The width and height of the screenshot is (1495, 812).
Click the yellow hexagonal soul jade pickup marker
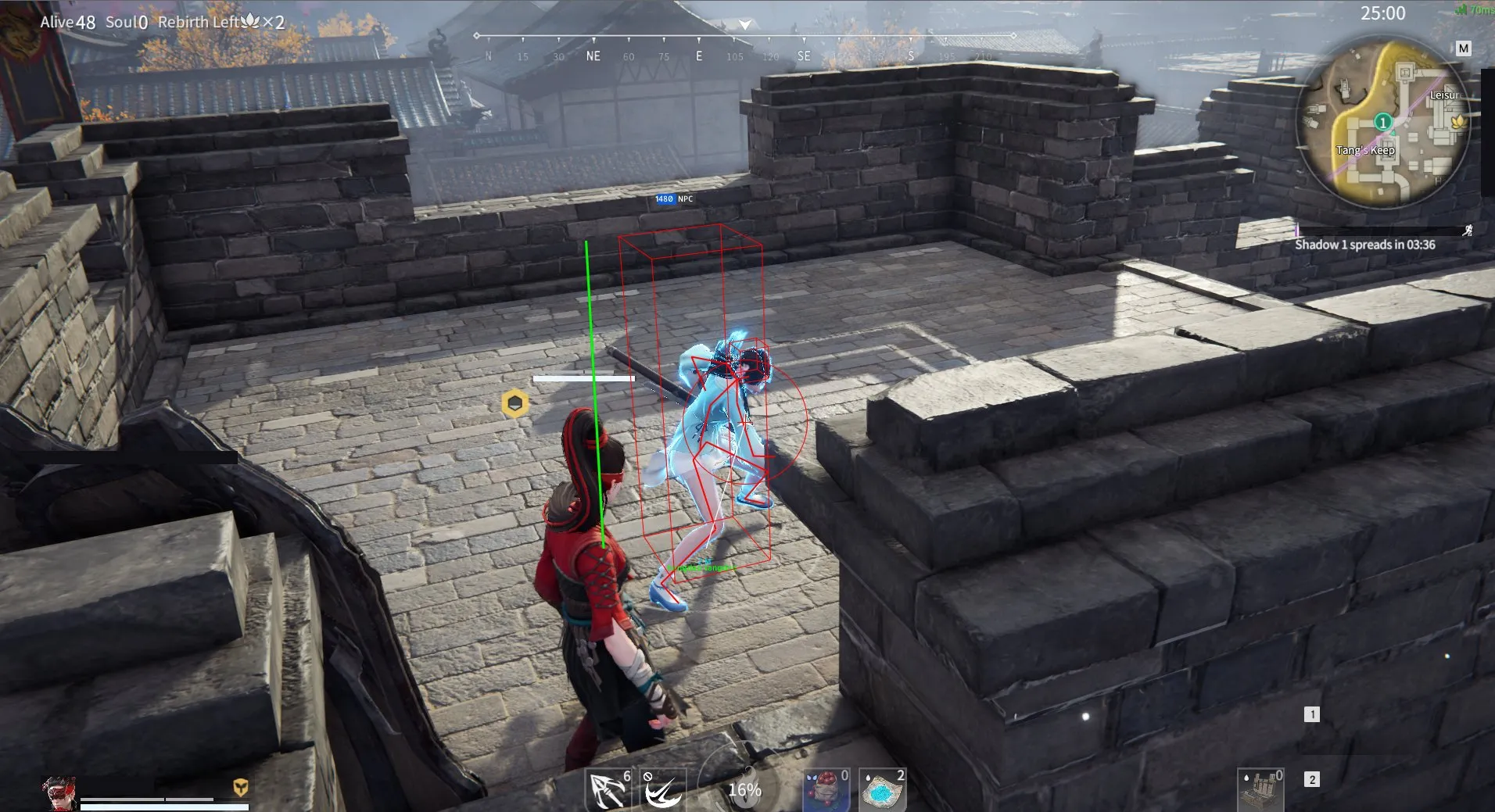pos(514,403)
